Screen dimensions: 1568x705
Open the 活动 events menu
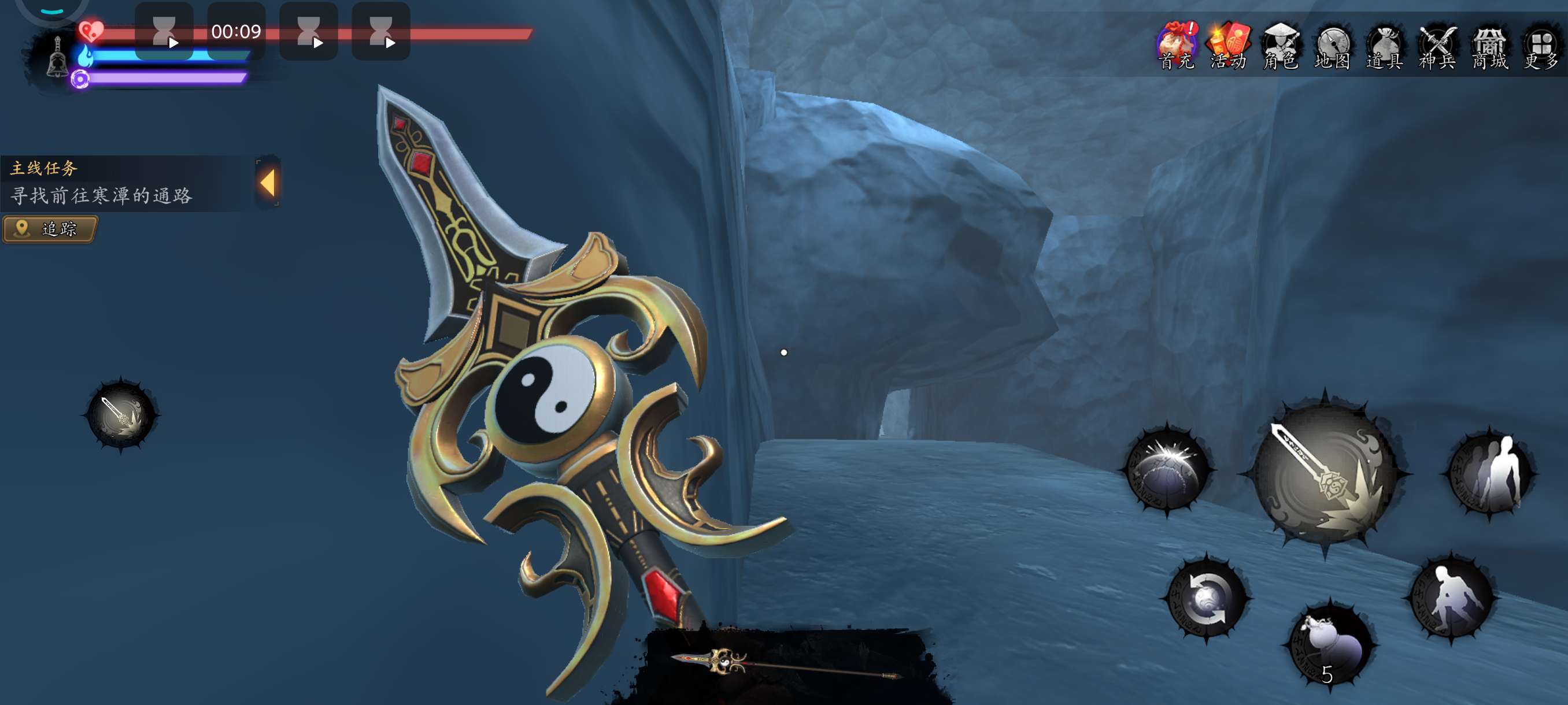coord(1229,46)
